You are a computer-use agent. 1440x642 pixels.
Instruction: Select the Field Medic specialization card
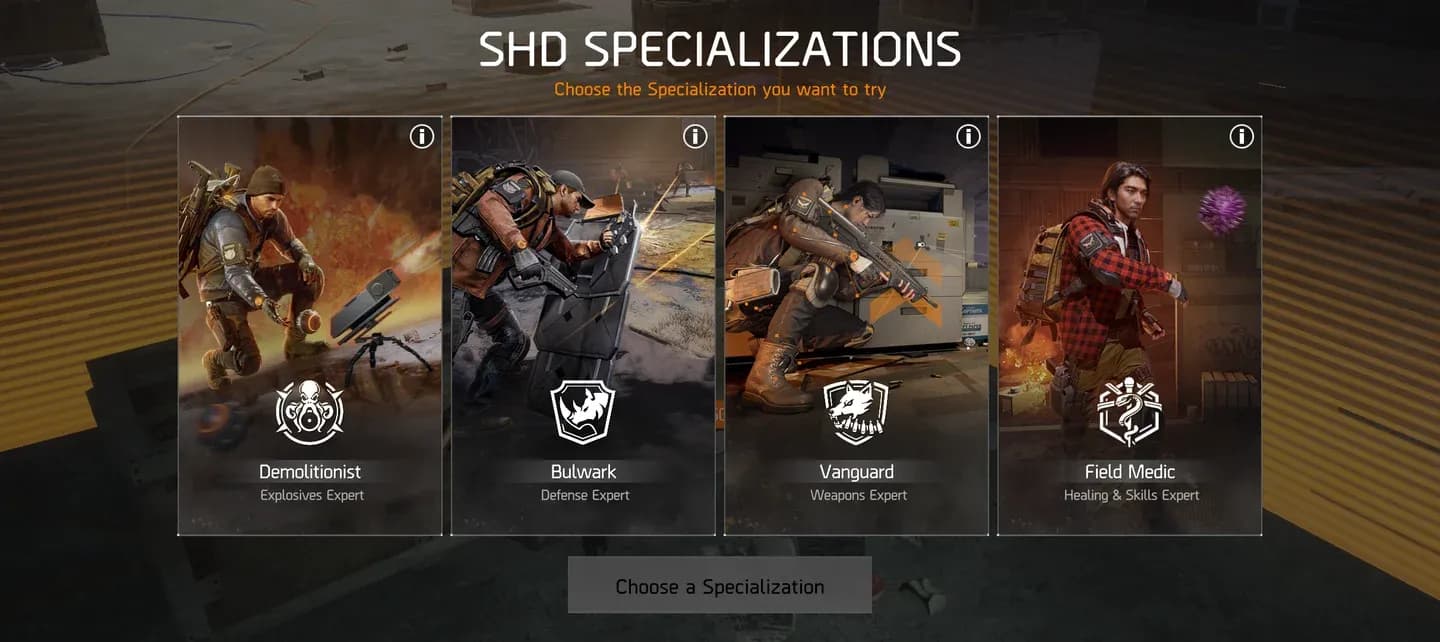click(x=1130, y=325)
